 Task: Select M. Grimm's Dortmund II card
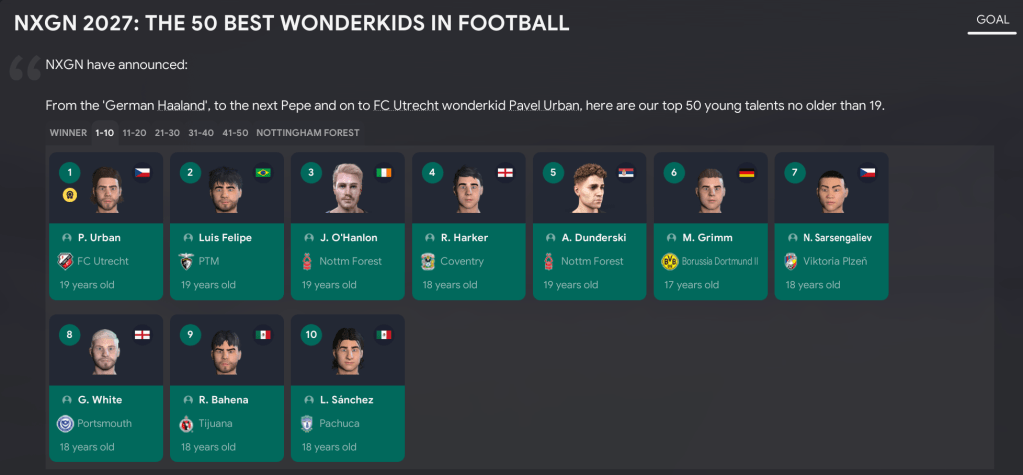click(711, 226)
